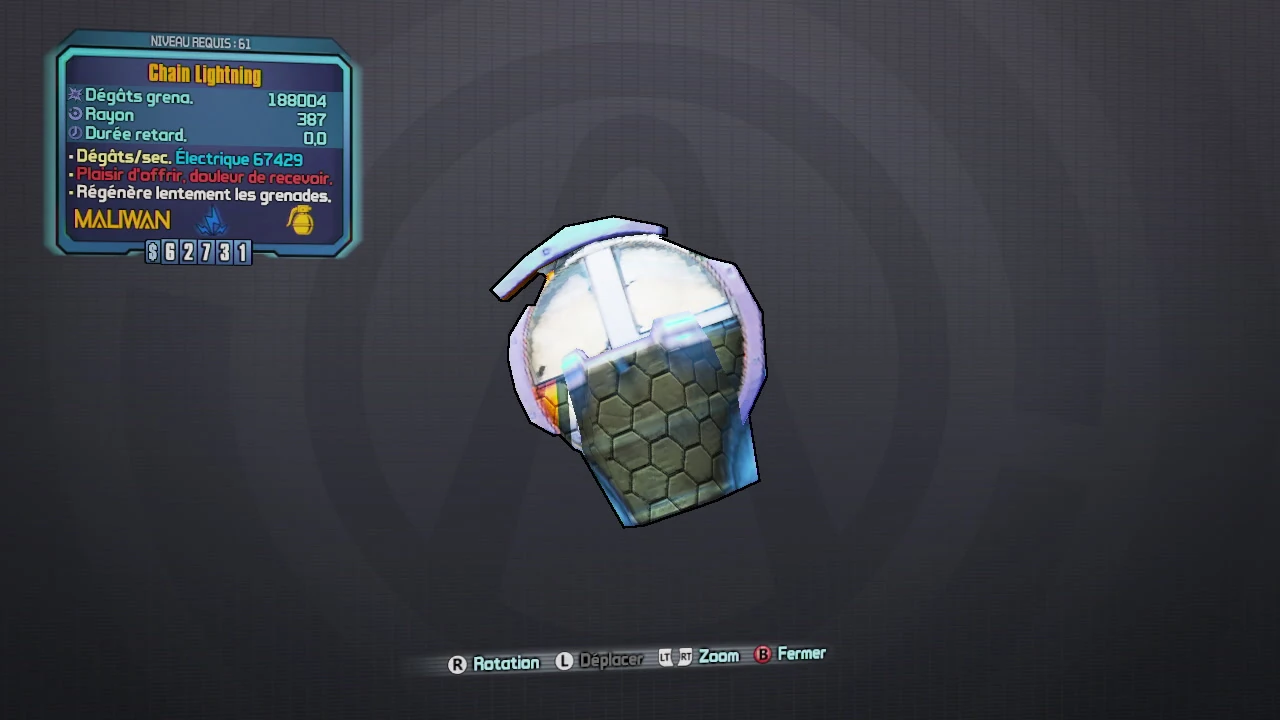Screen dimensions: 1280x720
Task: Select the Fermer label to close
Action: coord(801,653)
